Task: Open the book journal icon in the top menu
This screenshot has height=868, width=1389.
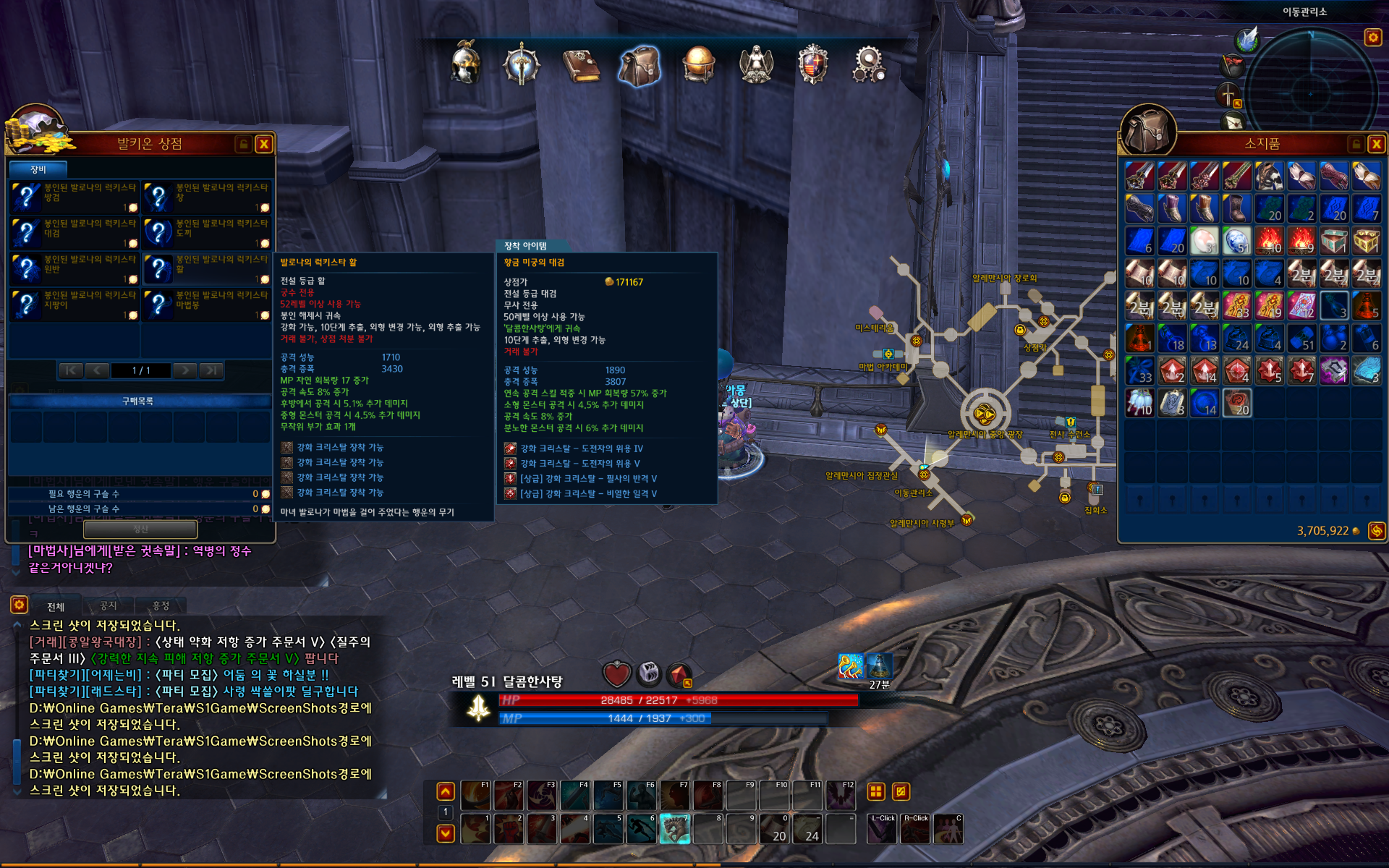Action: click(581, 65)
